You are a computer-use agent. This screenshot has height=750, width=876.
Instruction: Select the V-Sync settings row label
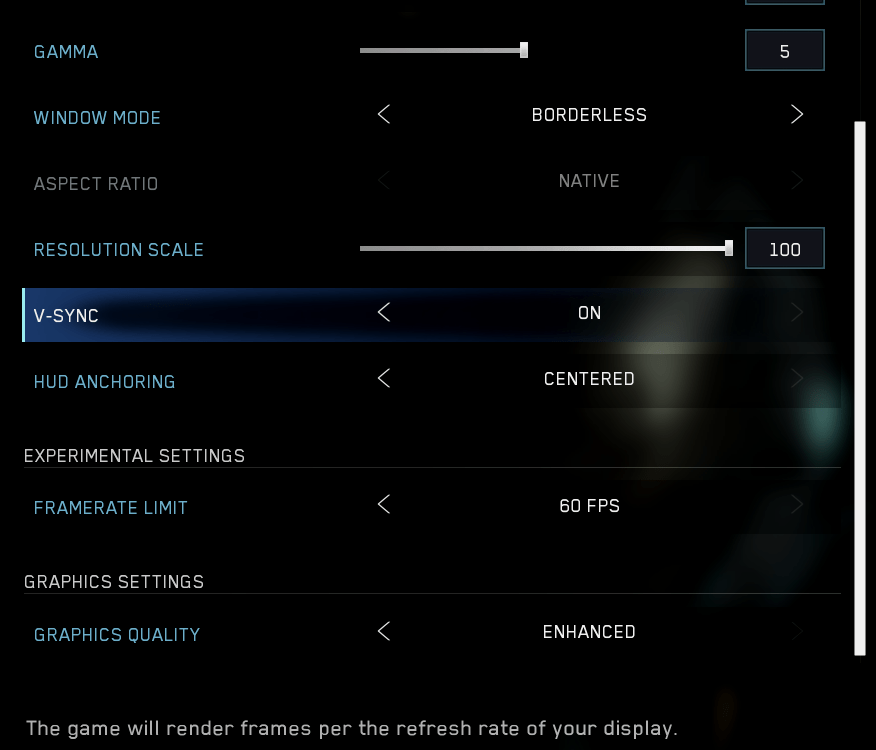click(66, 316)
